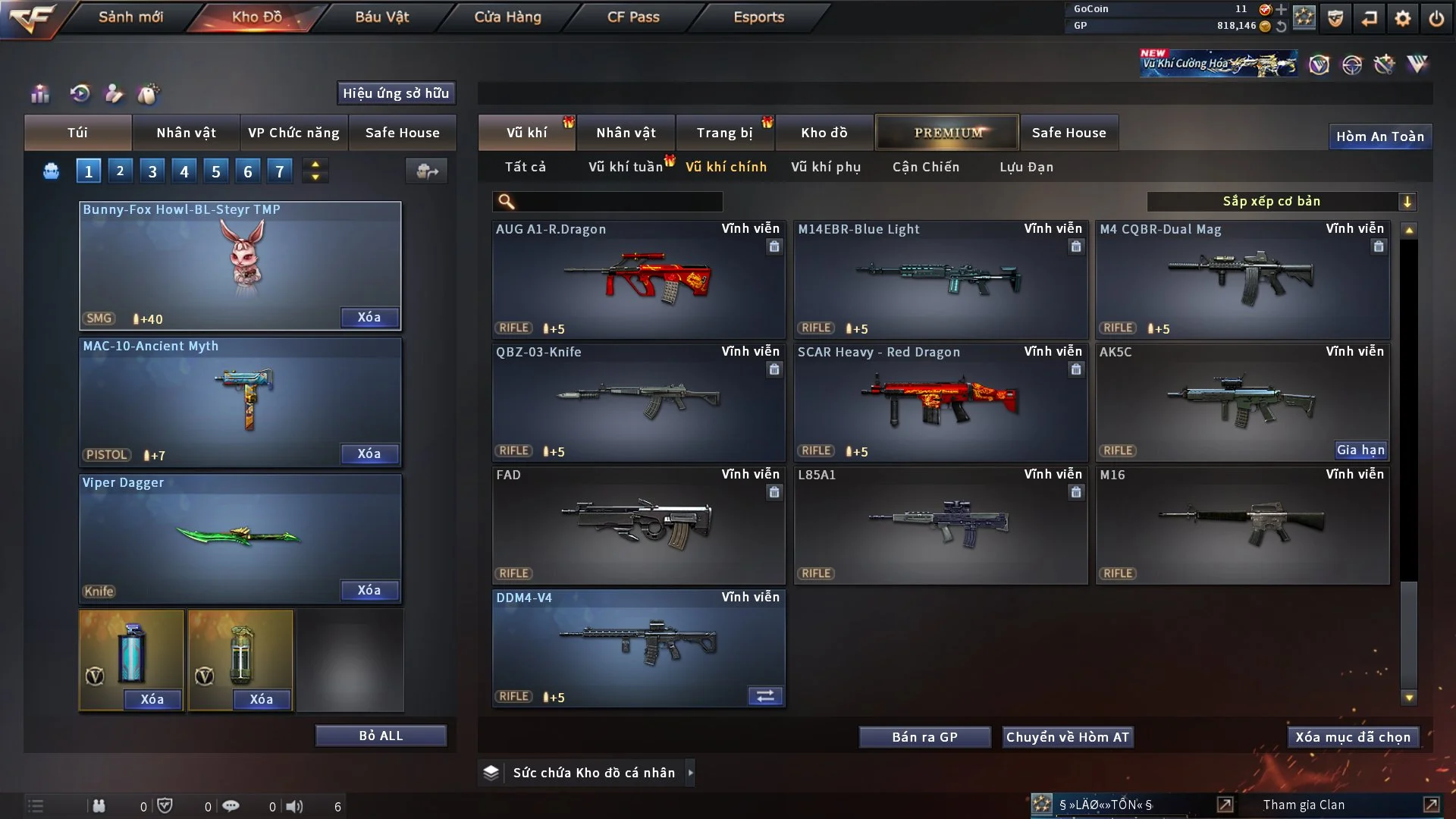Click the weapon search field

pos(618,202)
